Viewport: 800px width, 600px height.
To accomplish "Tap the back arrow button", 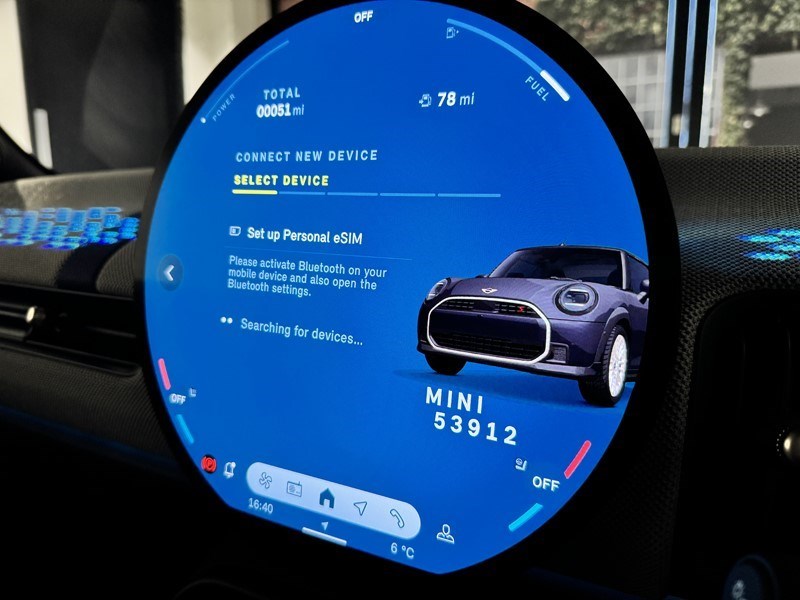I will (x=170, y=272).
